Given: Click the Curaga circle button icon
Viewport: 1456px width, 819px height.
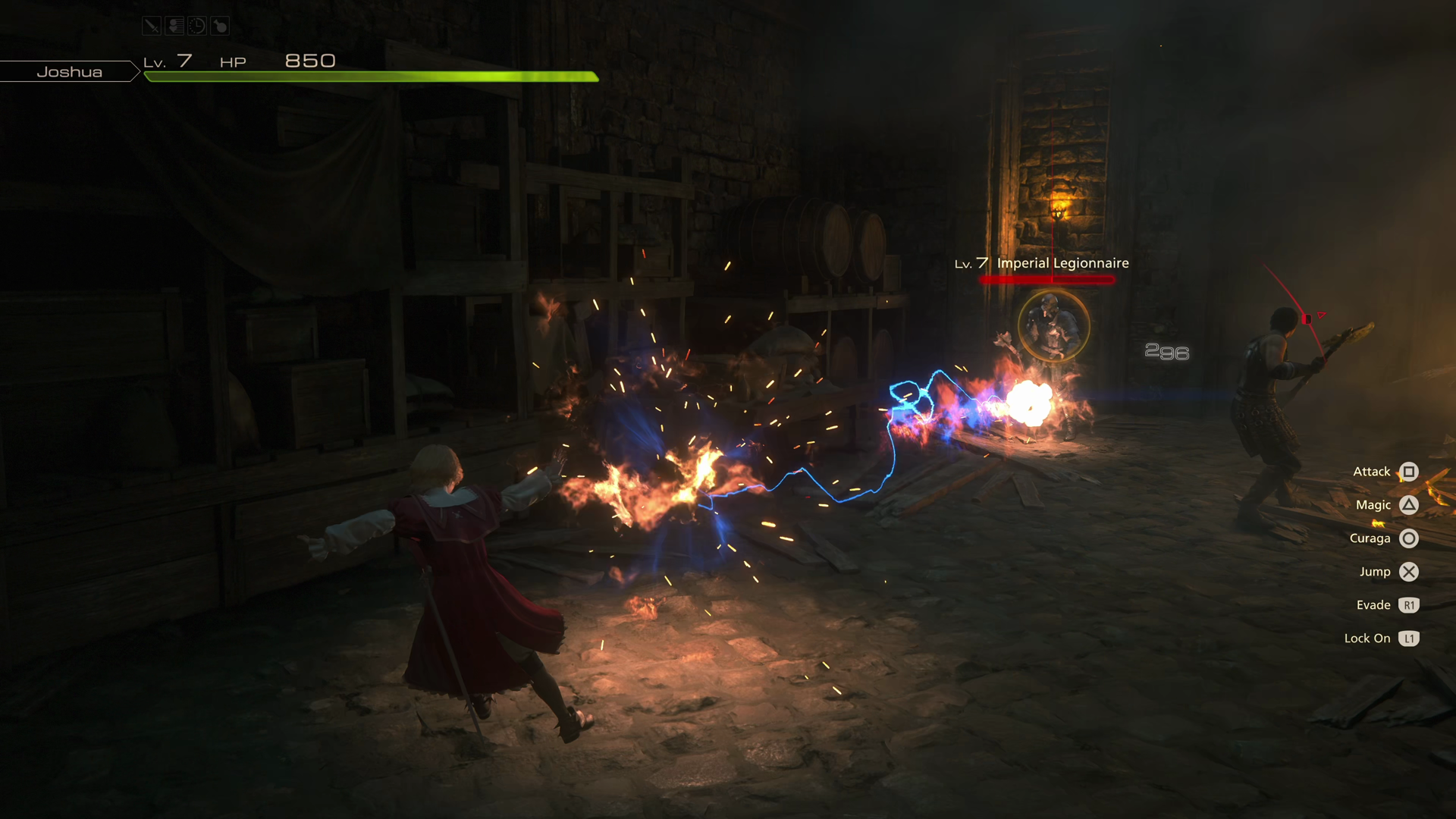Looking at the screenshot, I should pos(1408,538).
